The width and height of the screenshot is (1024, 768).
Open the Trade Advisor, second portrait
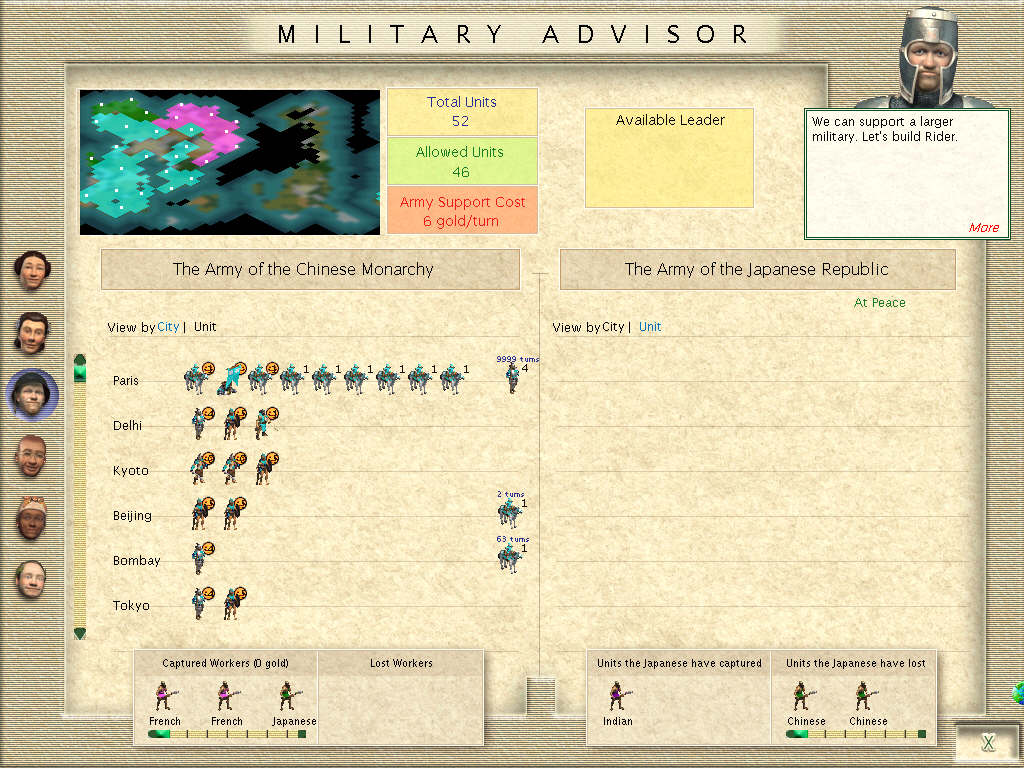pyautogui.click(x=32, y=332)
